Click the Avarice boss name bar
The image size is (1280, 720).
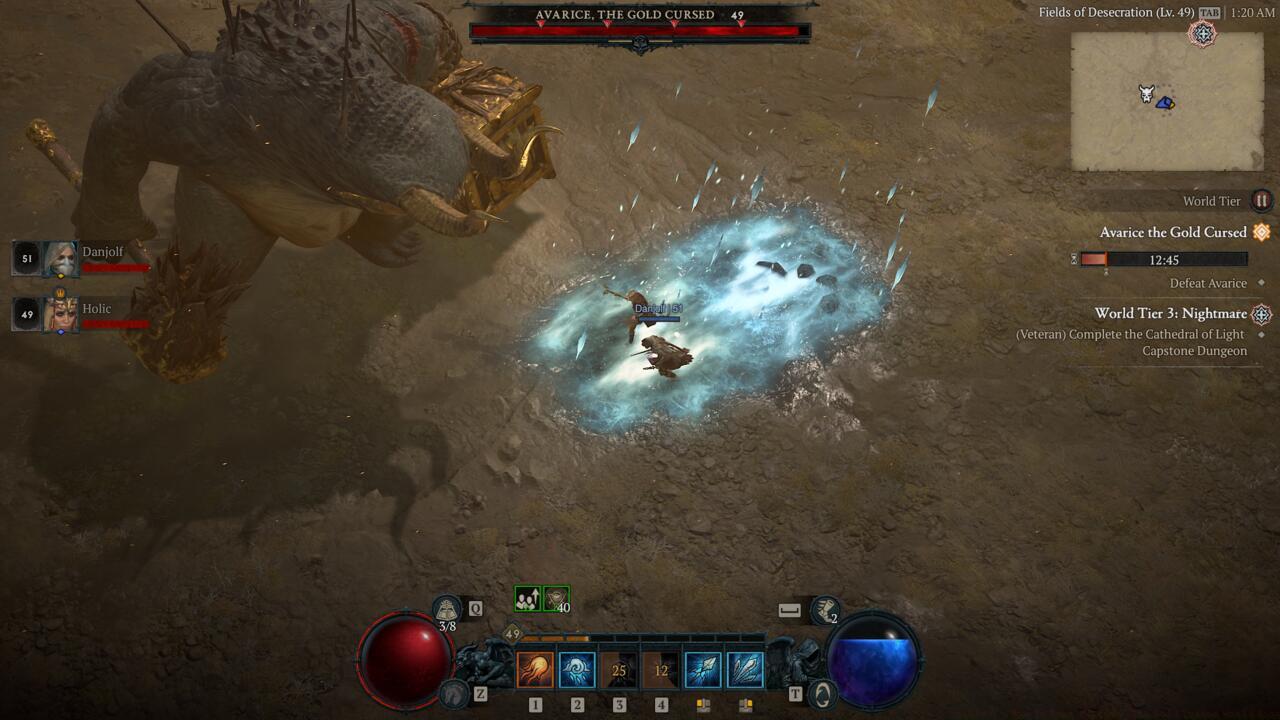coord(640,16)
